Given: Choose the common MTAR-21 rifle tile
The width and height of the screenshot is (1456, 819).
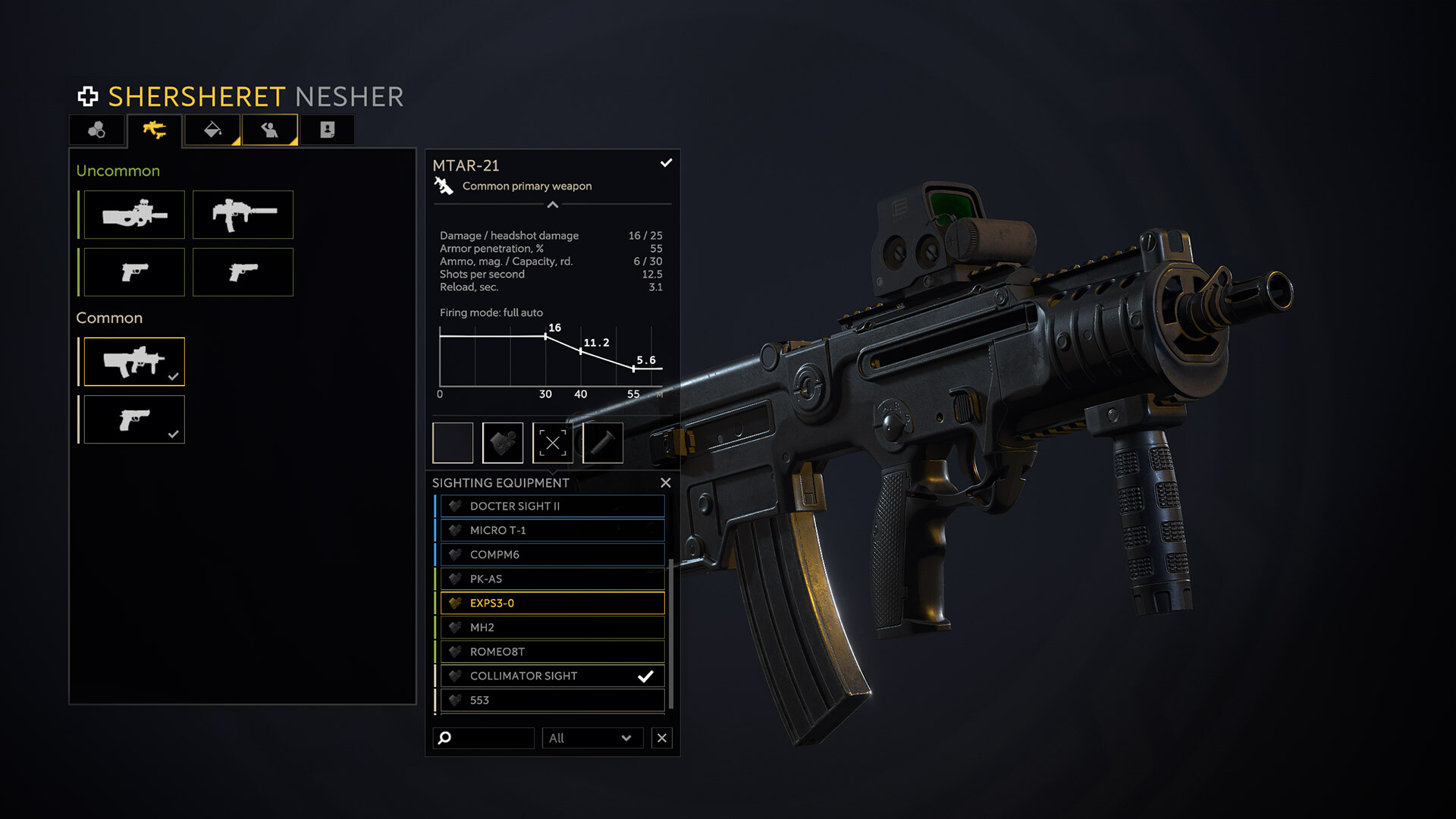Looking at the screenshot, I should [x=134, y=362].
